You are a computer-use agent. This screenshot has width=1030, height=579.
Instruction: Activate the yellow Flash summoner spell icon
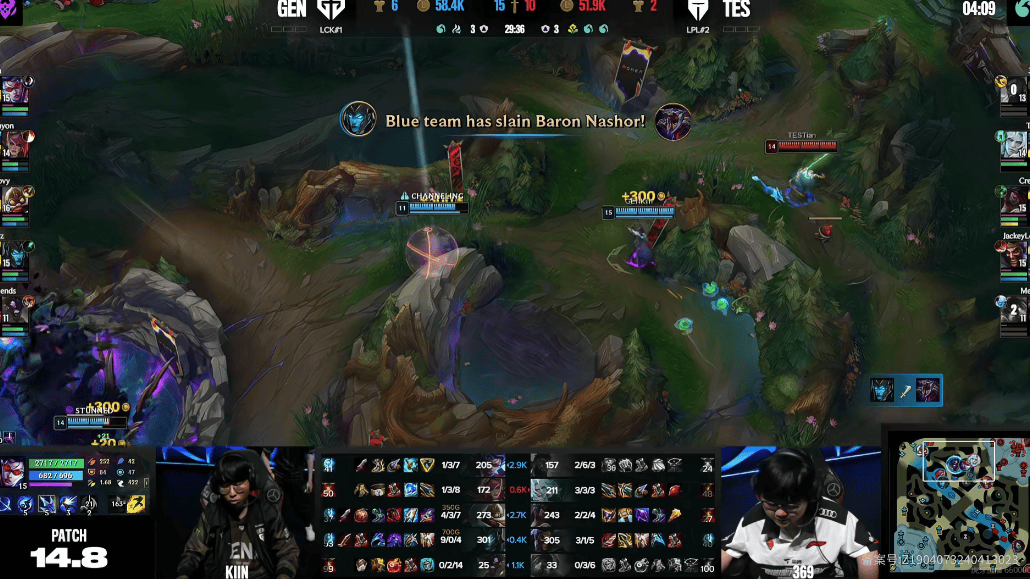click(134, 505)
